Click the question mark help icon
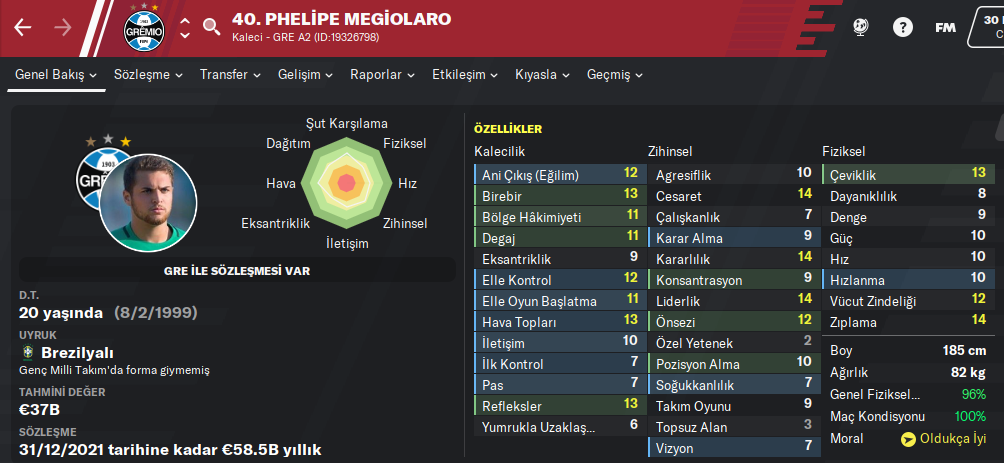The height and width of the screenshot is (463, 1004). tap(902, 27)
